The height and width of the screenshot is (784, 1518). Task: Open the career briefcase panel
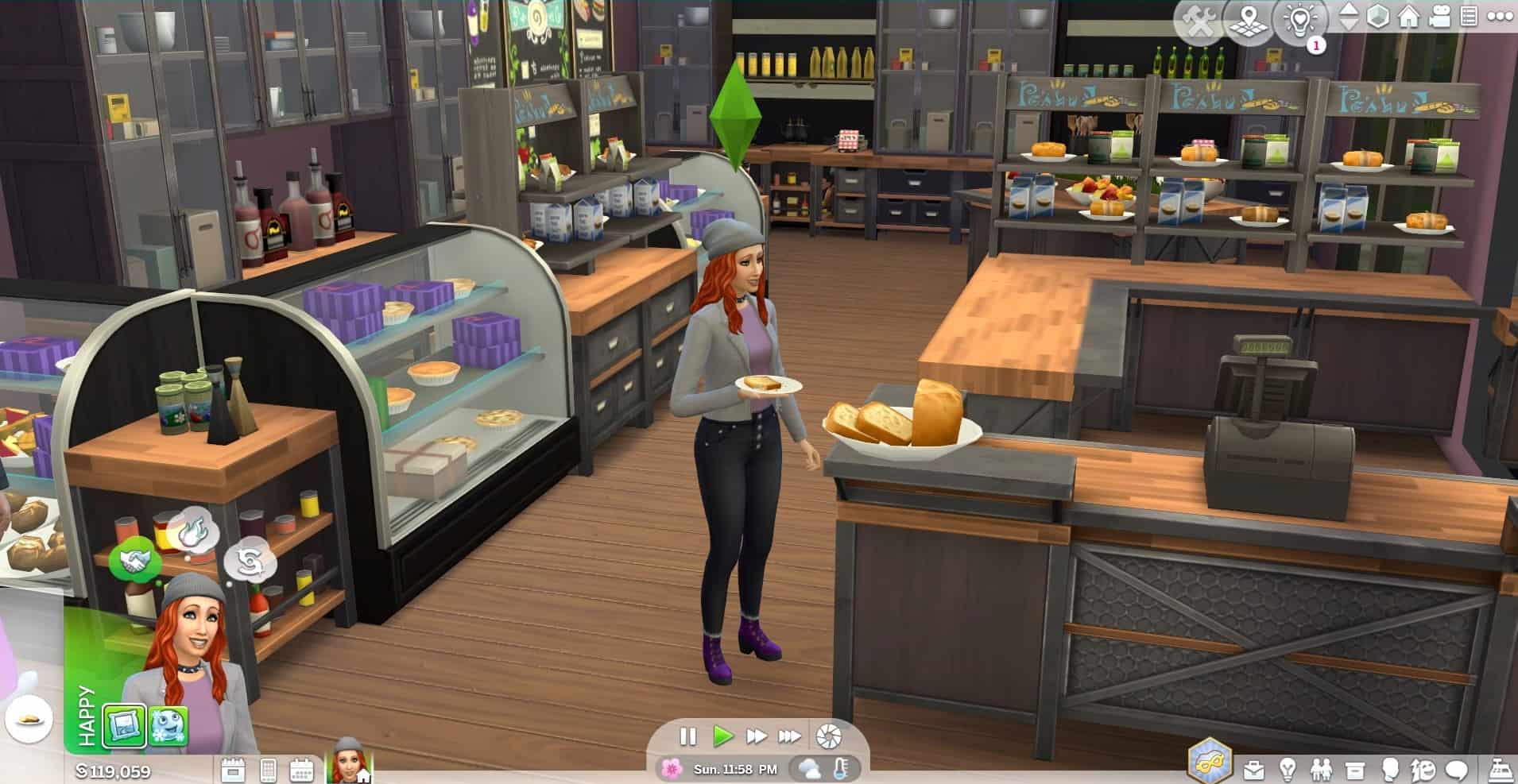pos(1253,769)
